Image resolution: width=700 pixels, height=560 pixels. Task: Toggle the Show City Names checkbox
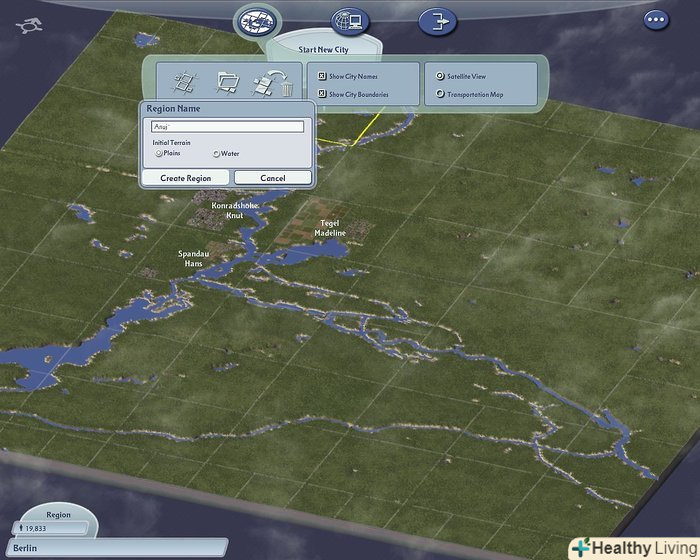pyautogui.click(x=323, y=75)
